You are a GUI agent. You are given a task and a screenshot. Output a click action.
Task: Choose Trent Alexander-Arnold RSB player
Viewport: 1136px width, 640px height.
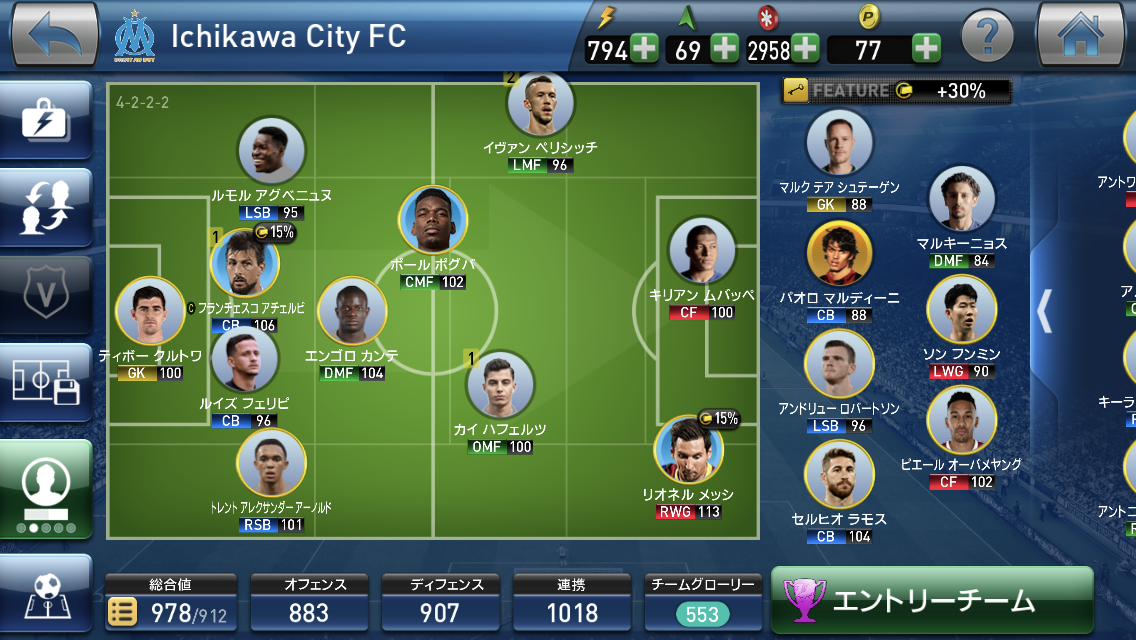click(271, 464)
